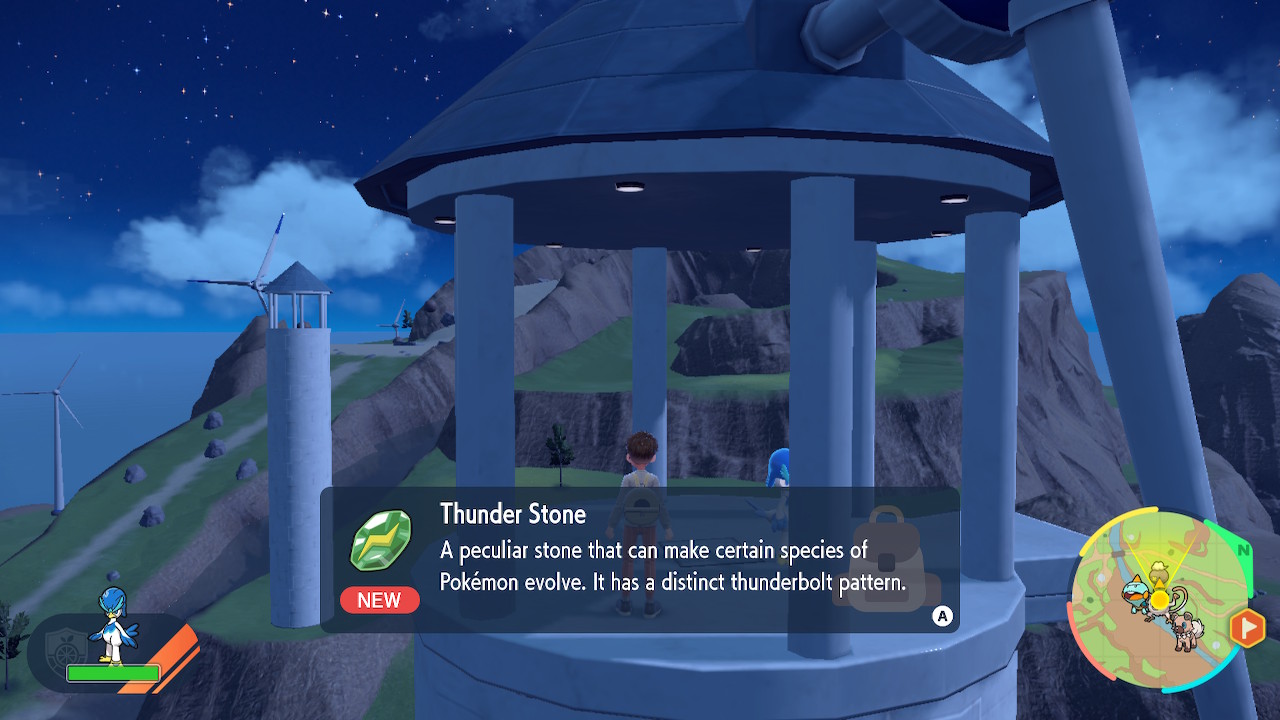Image resolution: width=1280 pixels, height=720 pixels.
Task: Select the orange flag destination button beside the minimap
Action: pyautogui.click(x=1248, y=626)
